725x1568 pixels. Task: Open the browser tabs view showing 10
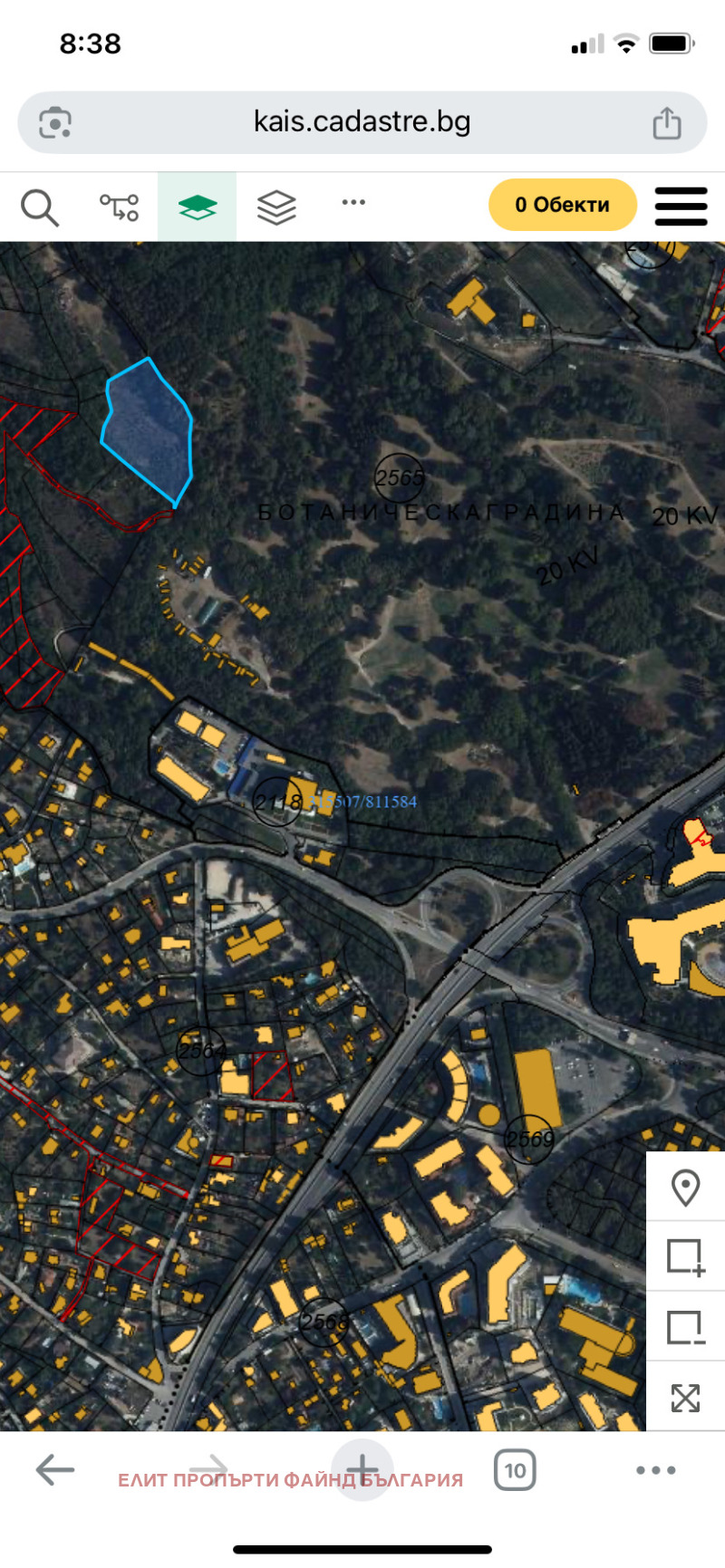[x=515, y=1470]
